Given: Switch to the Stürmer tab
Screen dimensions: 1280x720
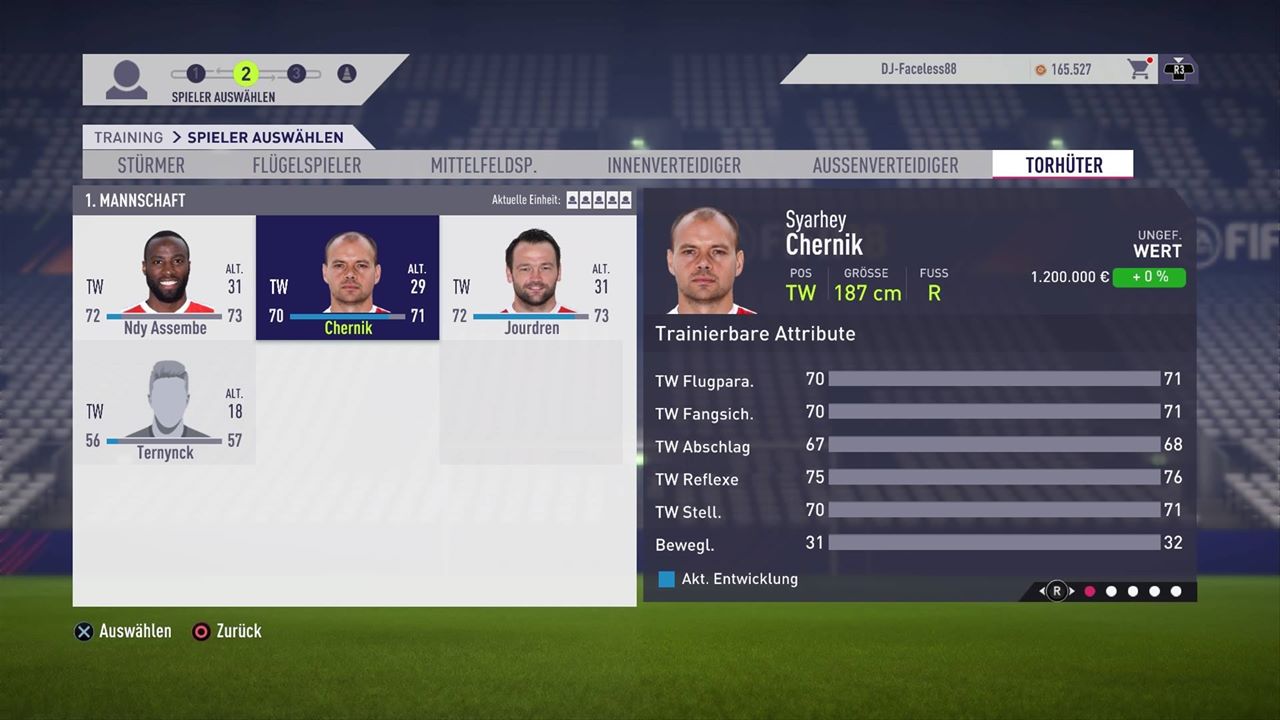Looking at the screenshot, I should click(x=151, y=165).
